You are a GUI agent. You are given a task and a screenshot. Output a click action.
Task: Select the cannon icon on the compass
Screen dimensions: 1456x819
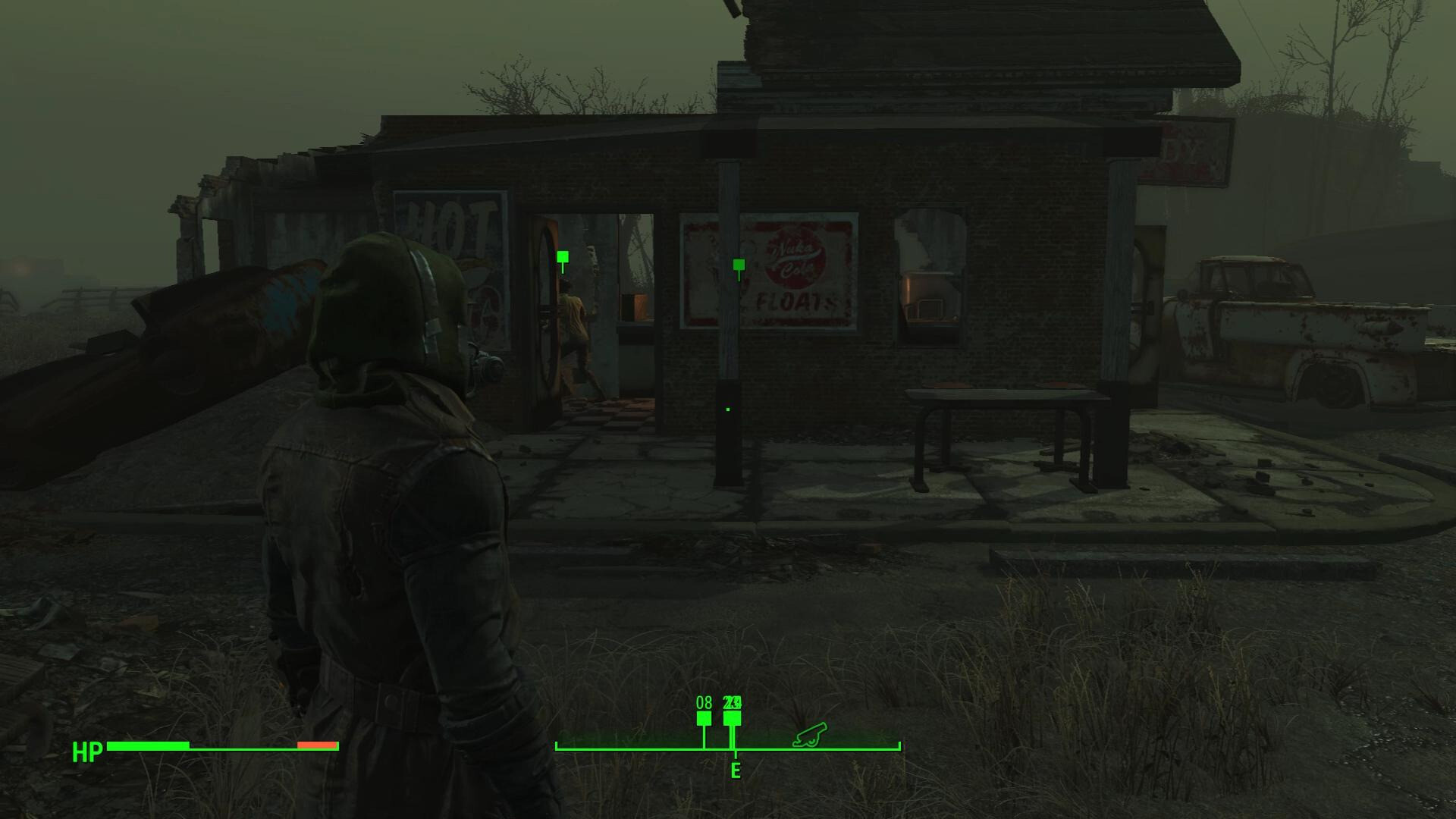pos(810,736)
